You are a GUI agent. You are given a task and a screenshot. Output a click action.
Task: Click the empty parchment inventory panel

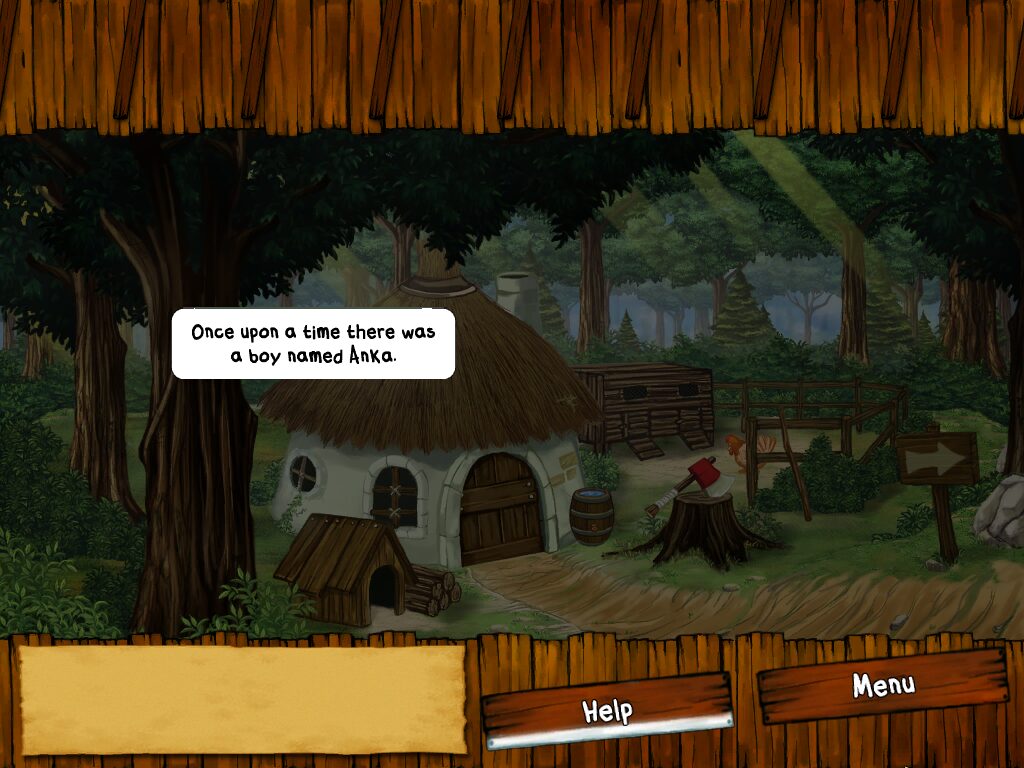pos(242,699)
